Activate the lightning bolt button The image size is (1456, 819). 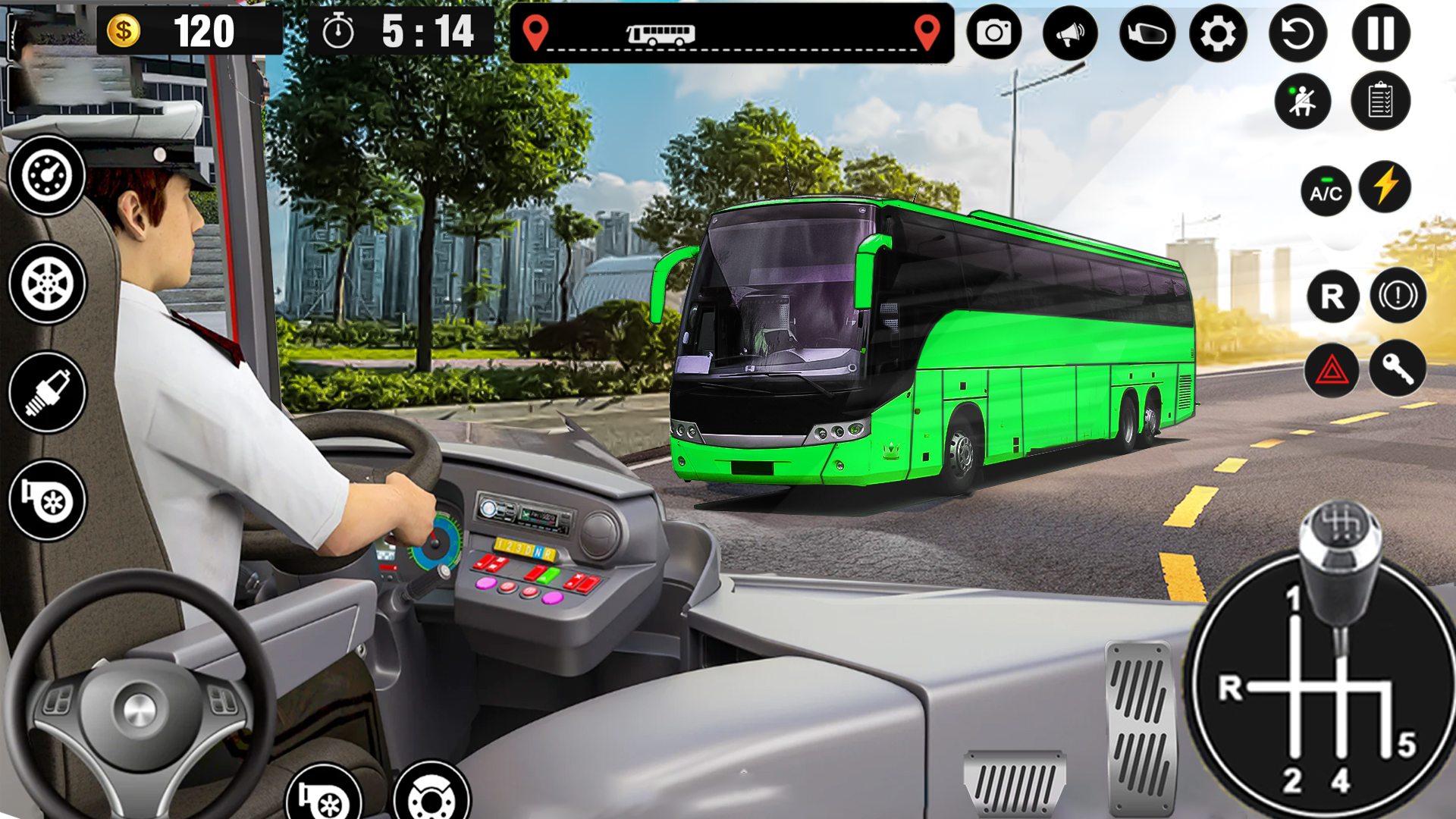[1385, 187]
